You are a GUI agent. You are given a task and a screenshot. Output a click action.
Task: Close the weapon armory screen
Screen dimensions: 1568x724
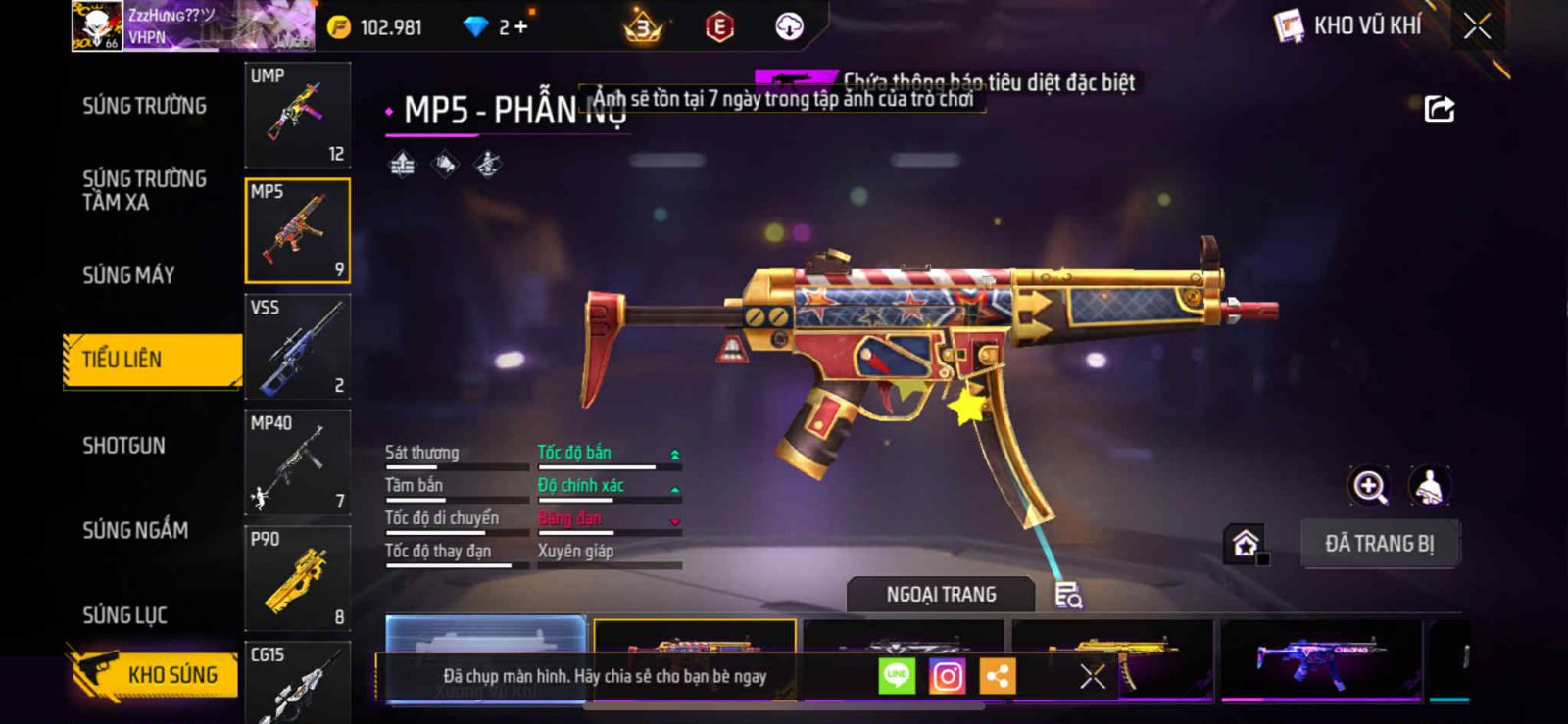(1477, 26)
